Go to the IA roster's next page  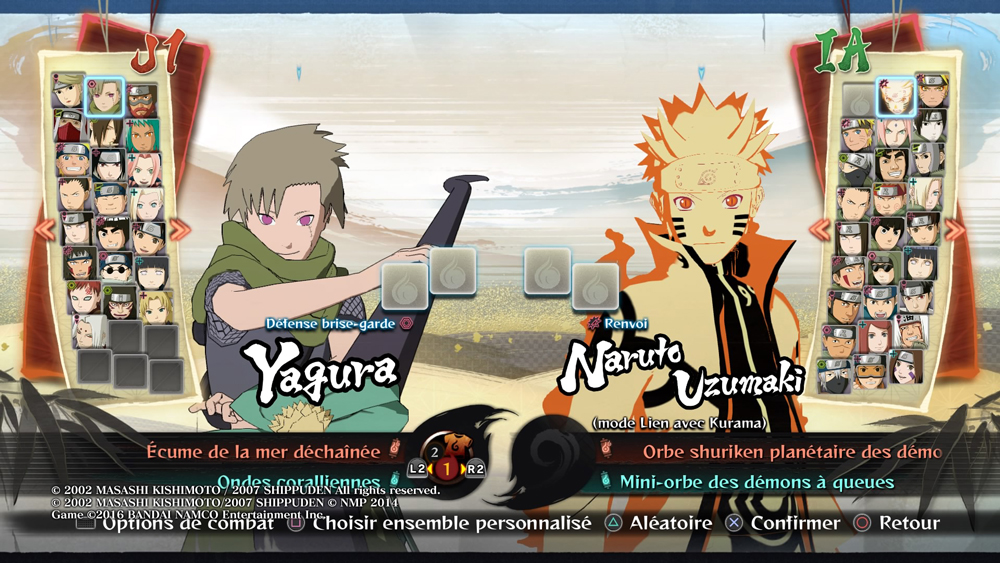955,230
